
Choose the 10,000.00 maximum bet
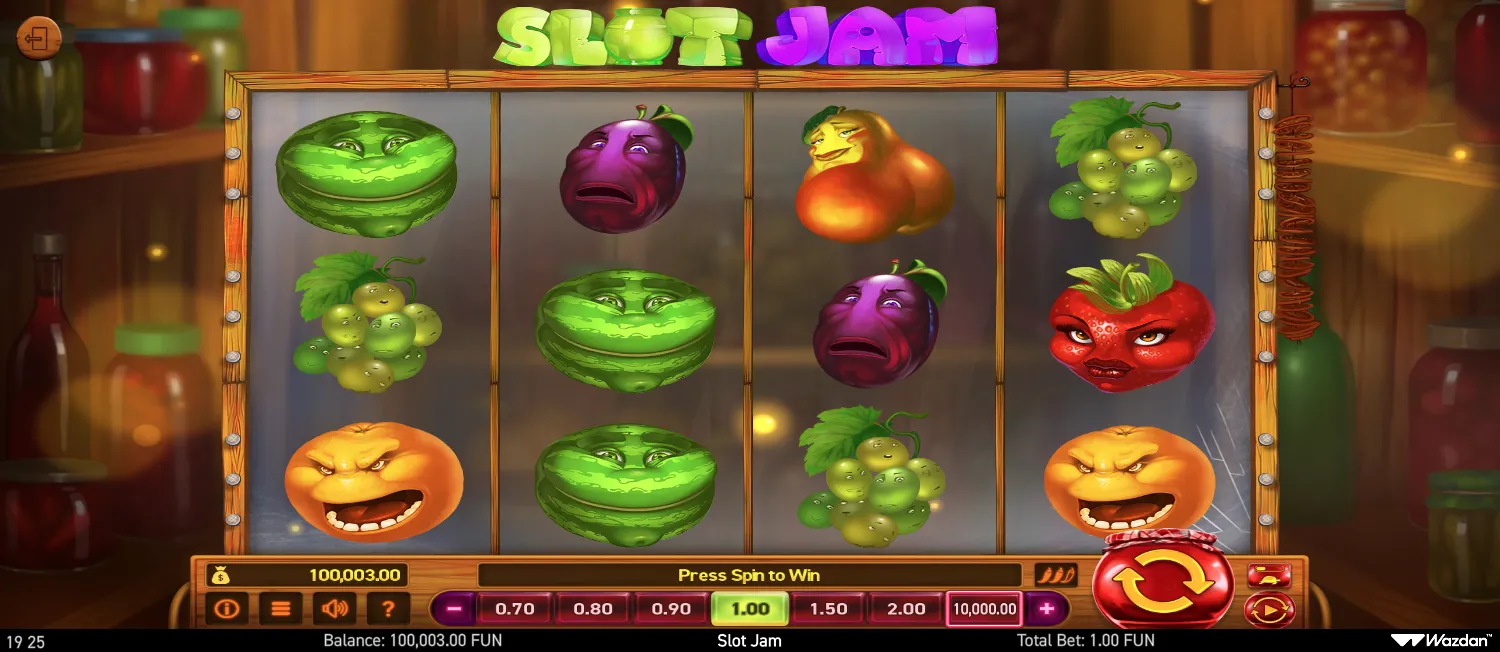point(984,608)
